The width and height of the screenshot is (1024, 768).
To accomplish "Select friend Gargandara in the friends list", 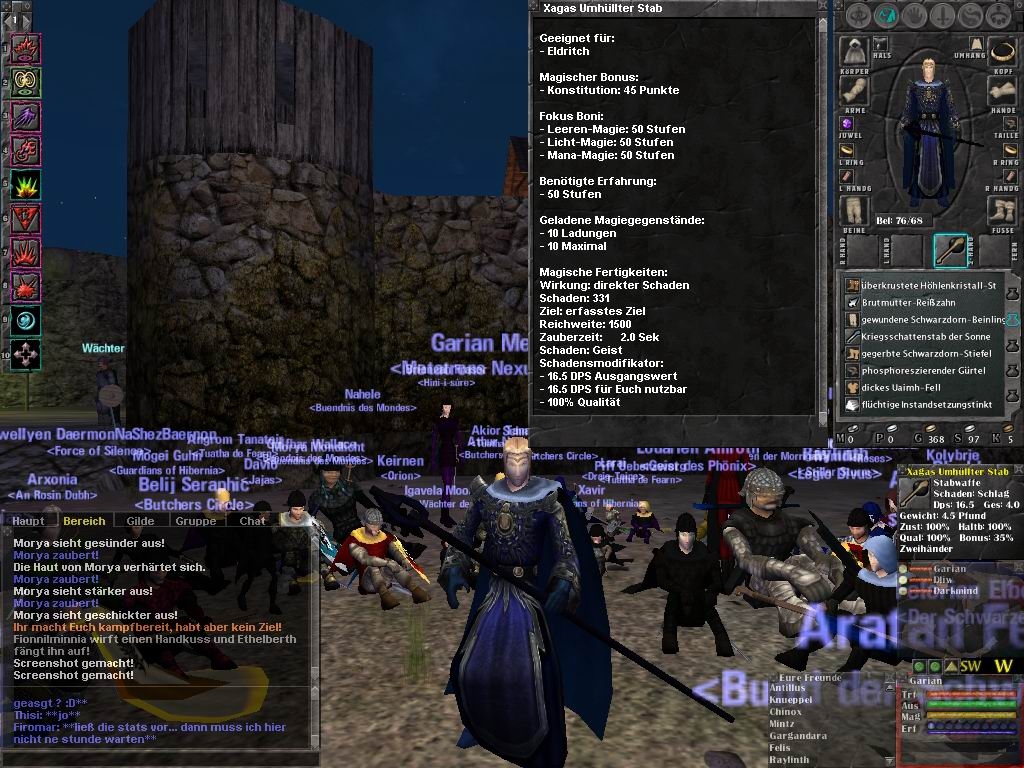I will [800, 736].
